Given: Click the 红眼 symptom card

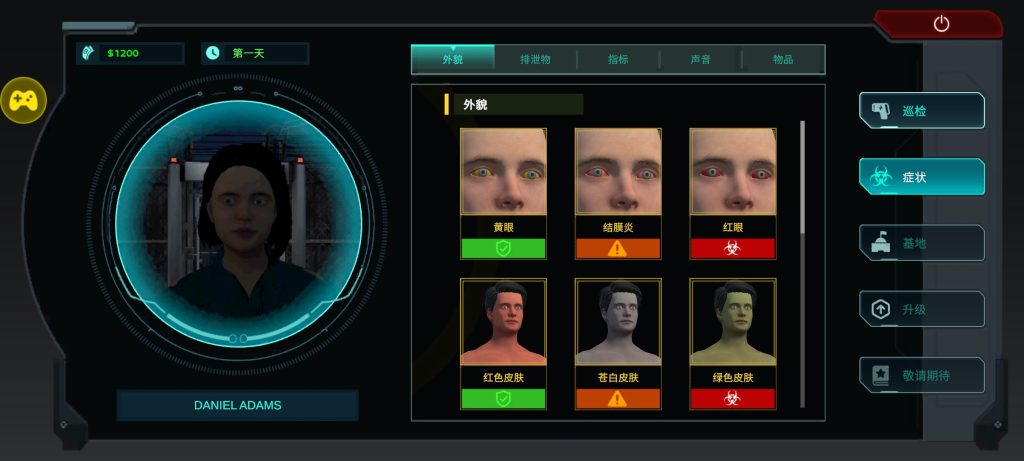Looking at the screenshot, I should (x=732, y=192).
